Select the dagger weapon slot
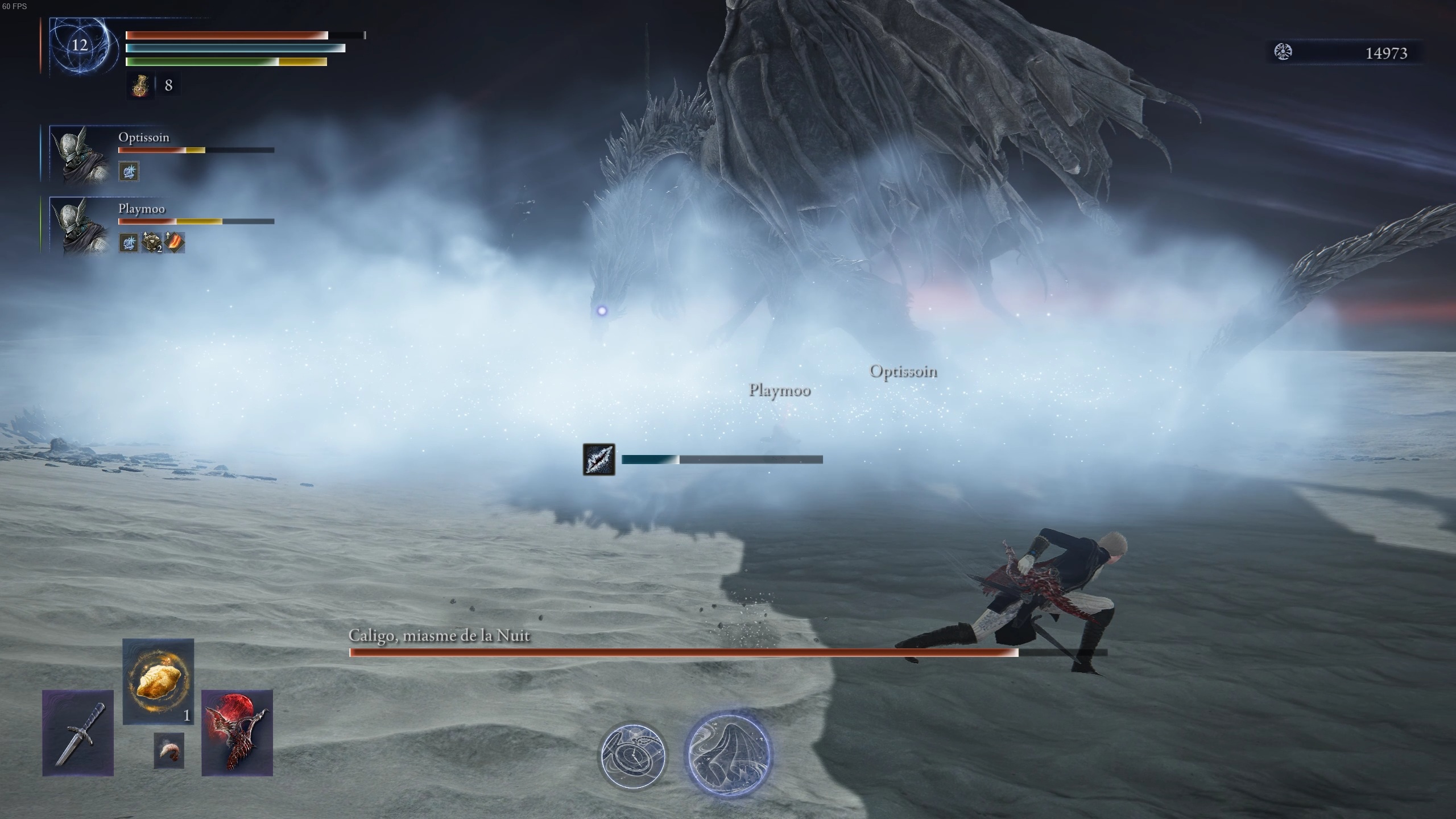Image resolution: width=1456 pixels, height=819 pixels. pyautogui.click(x=78, y=733)
